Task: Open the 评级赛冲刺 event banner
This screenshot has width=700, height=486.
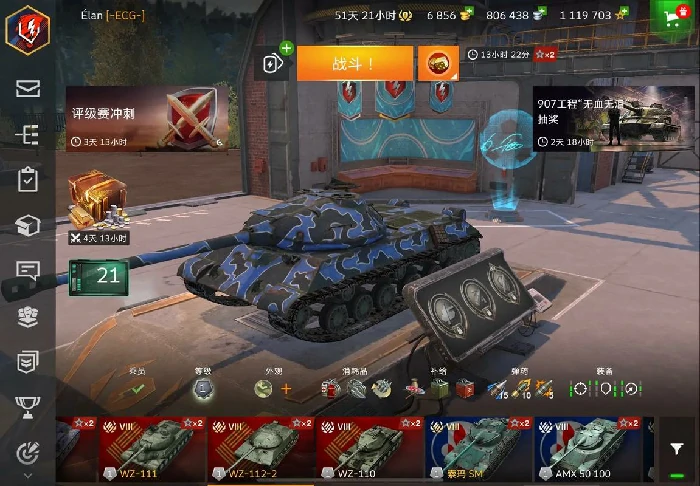Action: point(153,117)
